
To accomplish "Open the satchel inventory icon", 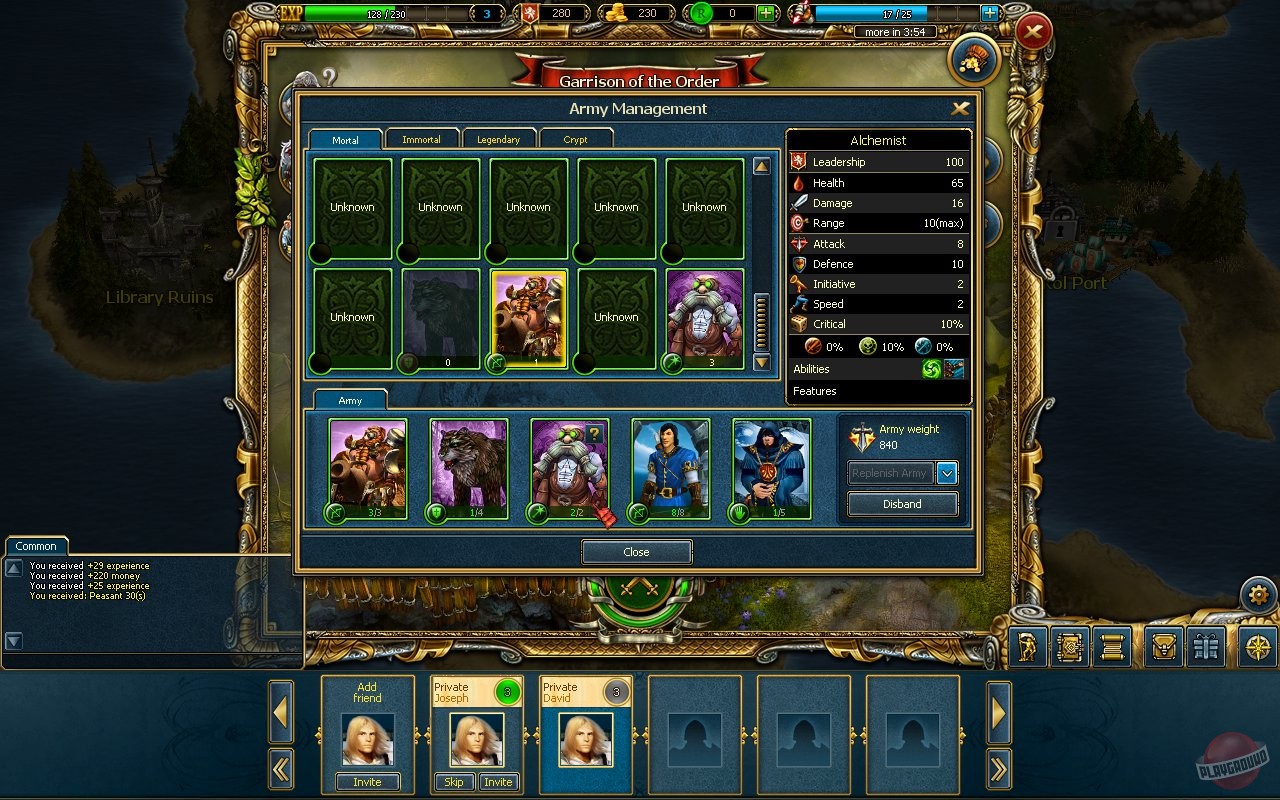I will pos(1164,647).
